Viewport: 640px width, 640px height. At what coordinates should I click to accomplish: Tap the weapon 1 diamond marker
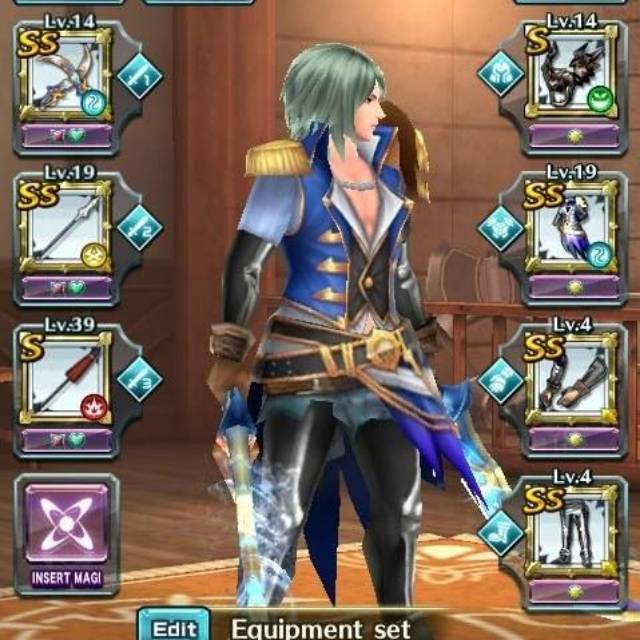click(139, 76)
